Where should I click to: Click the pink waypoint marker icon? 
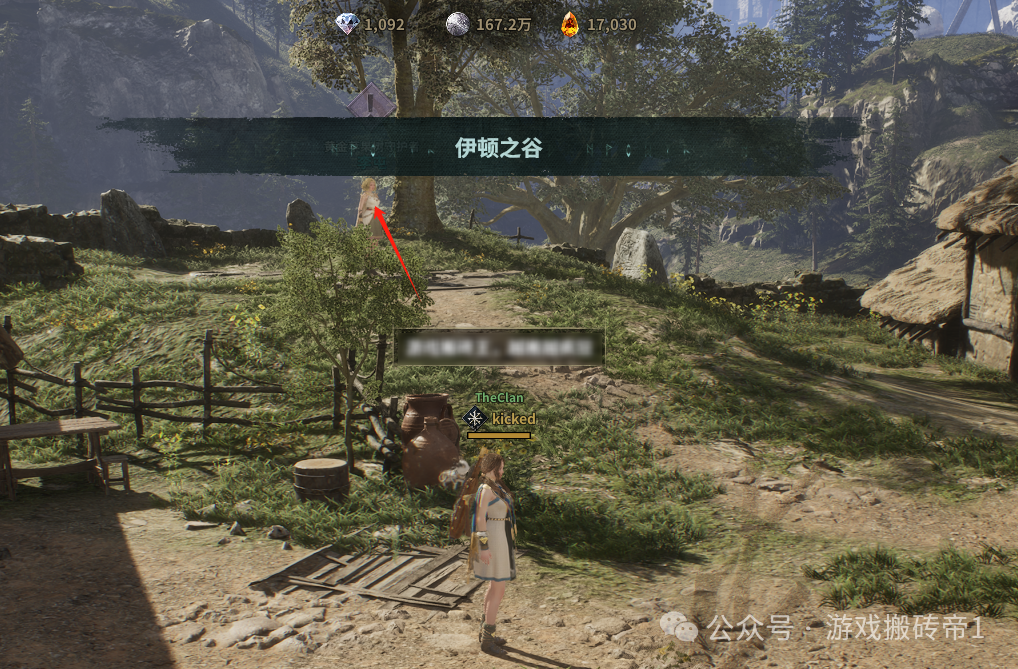tap(371, 100)
